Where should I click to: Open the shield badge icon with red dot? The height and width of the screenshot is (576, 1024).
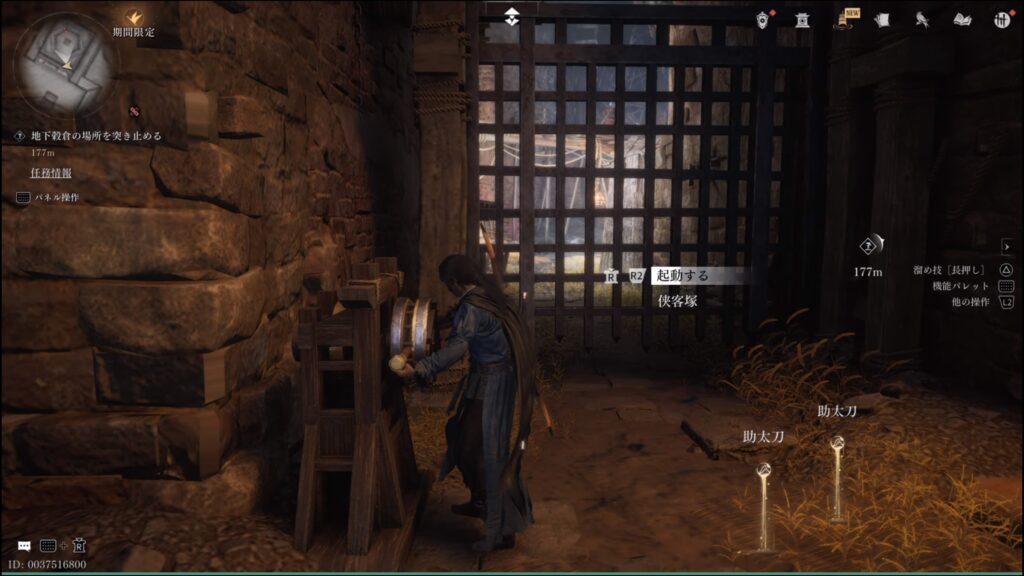(x=766, y=18)
